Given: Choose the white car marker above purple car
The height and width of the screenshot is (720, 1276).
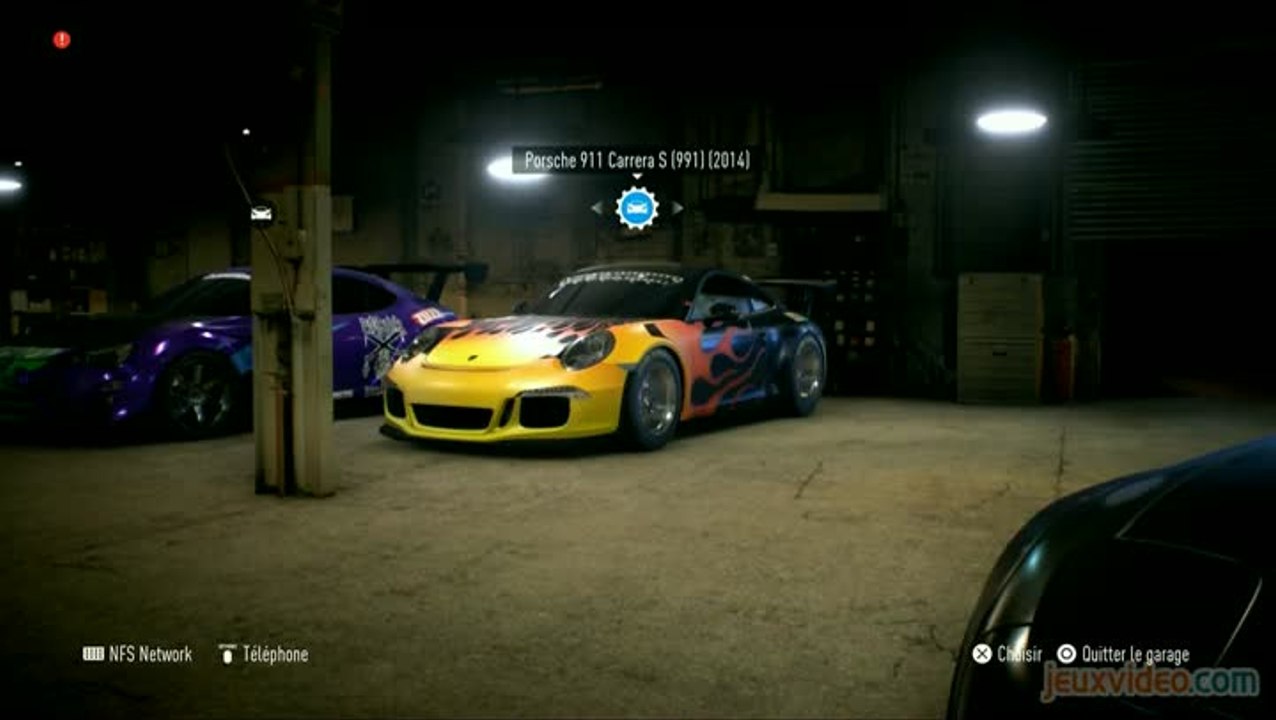Looking at the screenshot, I should pyautogui.click(x=261, y=213).
